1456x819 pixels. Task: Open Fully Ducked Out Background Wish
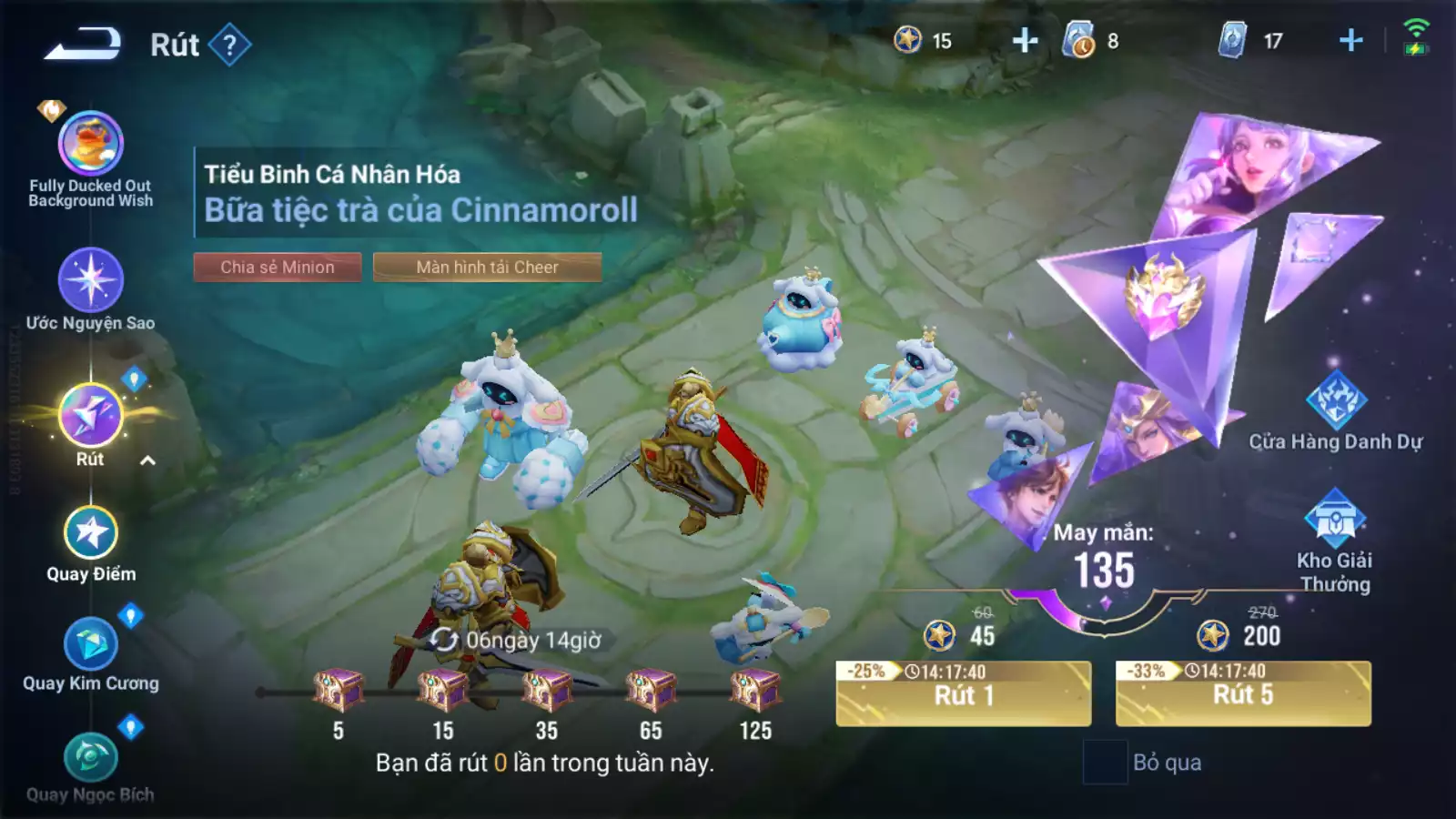pyautogui.click(x=91, y=144)
